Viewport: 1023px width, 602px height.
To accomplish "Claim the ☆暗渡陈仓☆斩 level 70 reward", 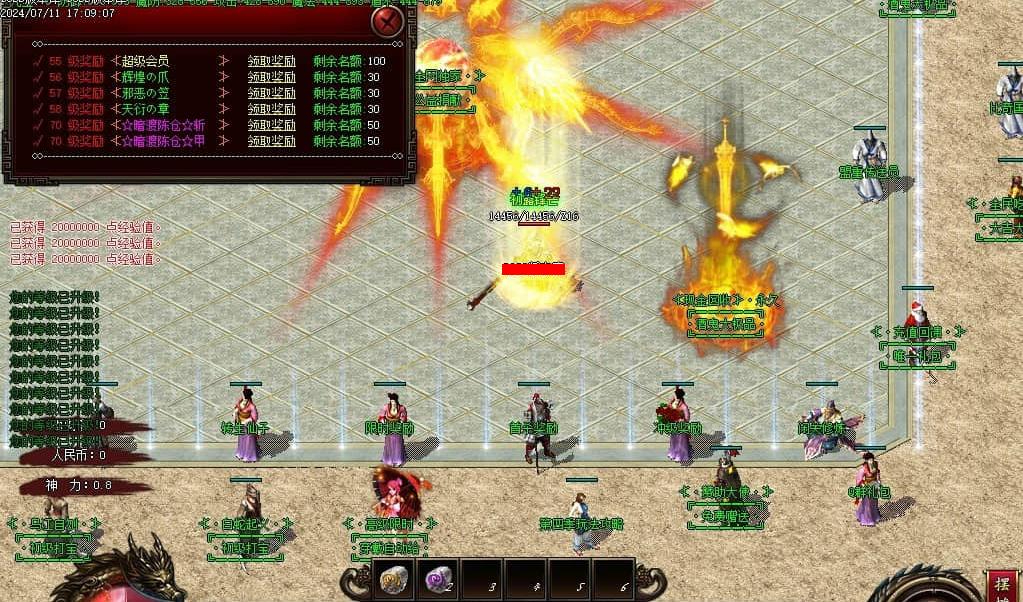I will click(271, 125).
